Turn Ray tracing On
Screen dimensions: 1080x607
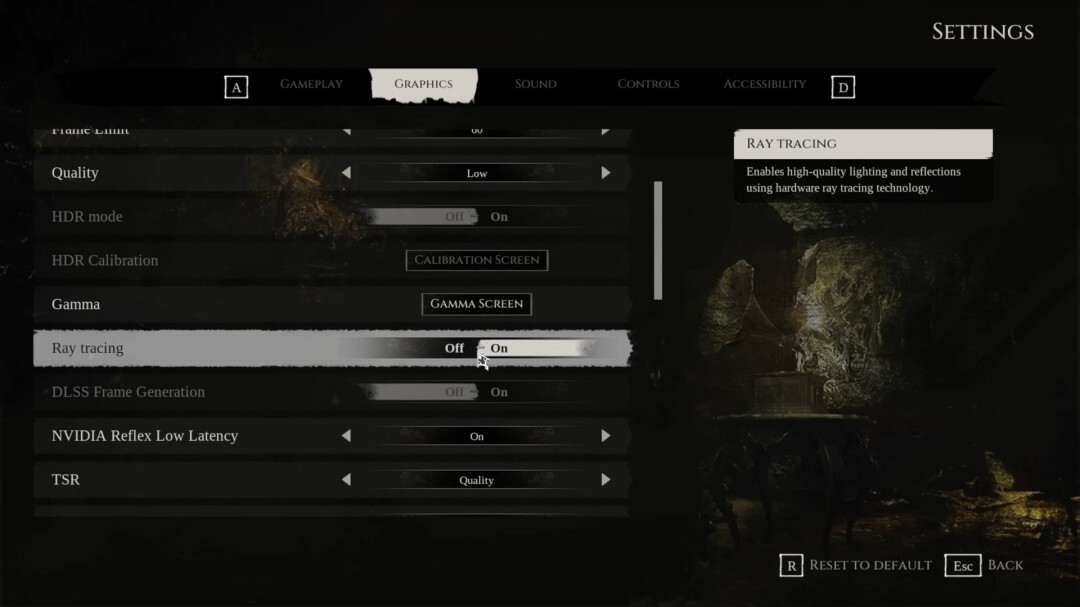pos(499,348)
